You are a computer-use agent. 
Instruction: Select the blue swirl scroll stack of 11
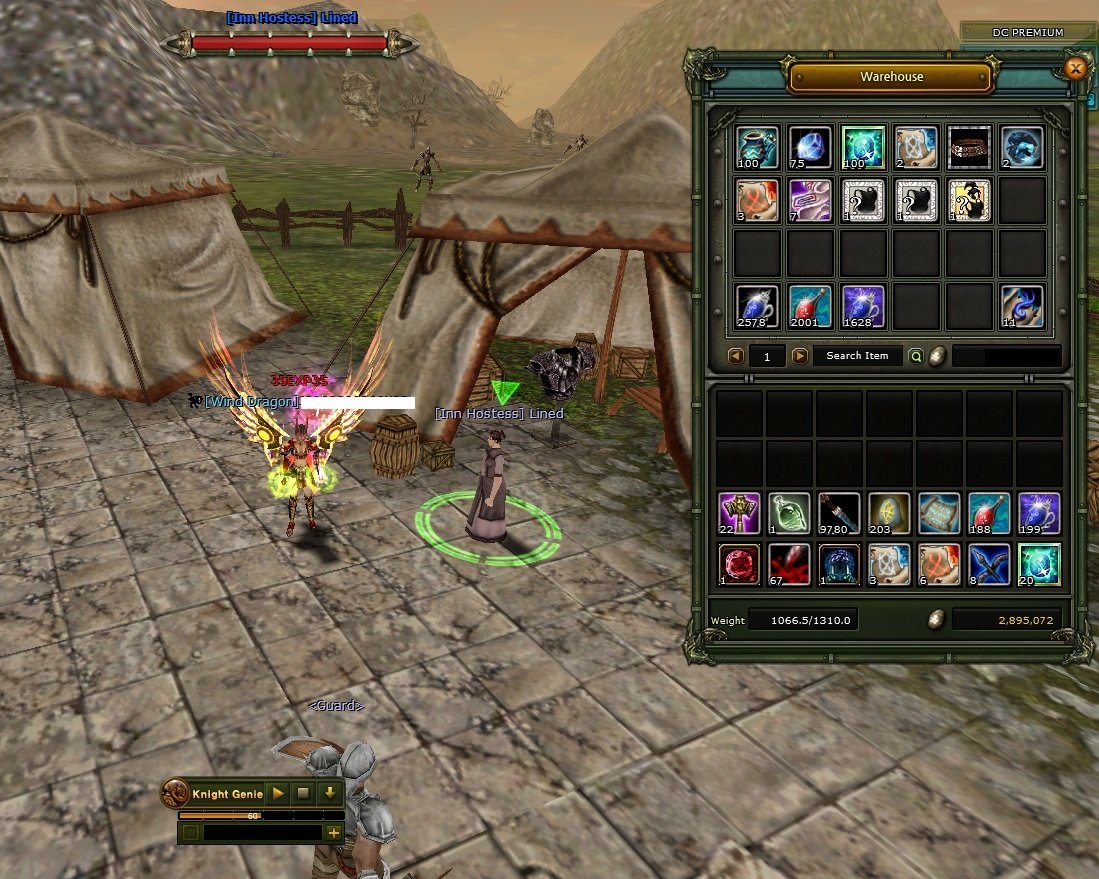point(1021,306)
